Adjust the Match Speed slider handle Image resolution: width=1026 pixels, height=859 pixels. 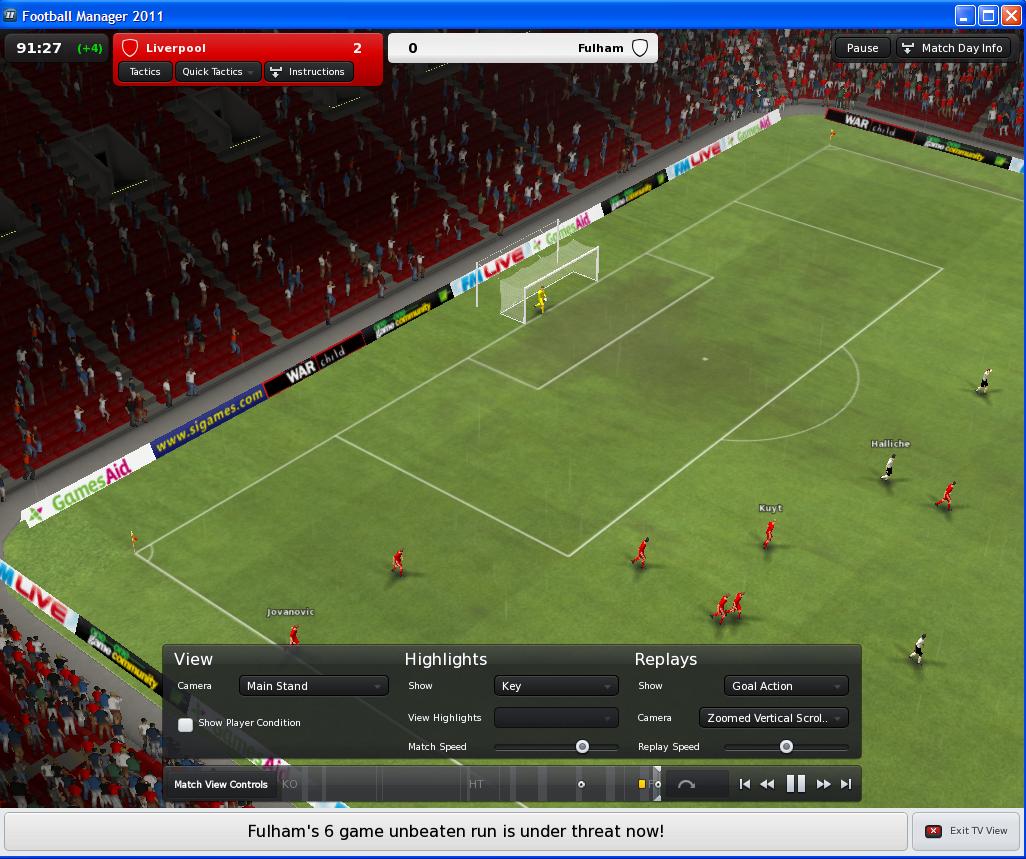pos(582,747)
